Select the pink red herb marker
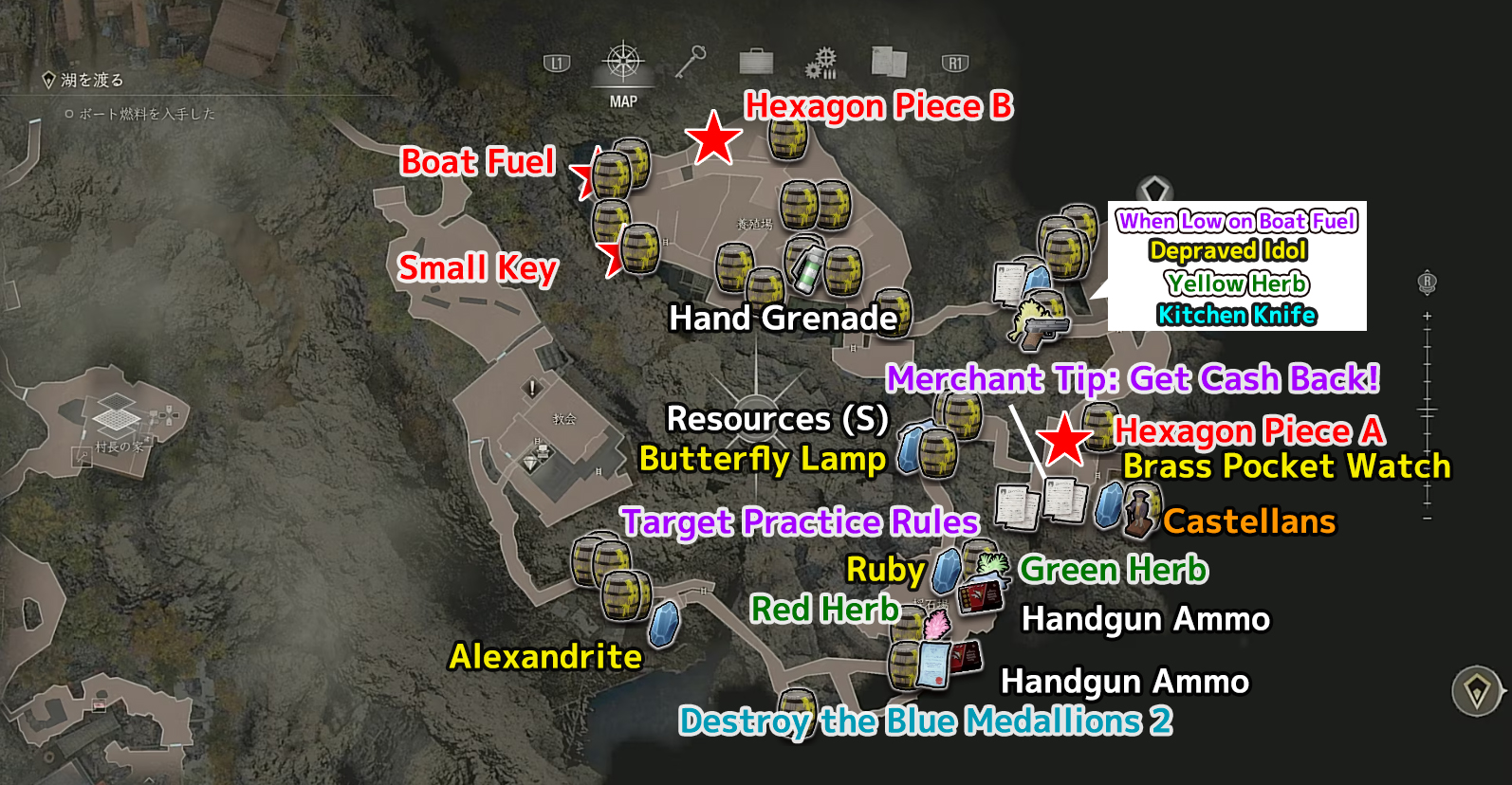This screenshot has height=785, width=1512. tap(935, 626)
